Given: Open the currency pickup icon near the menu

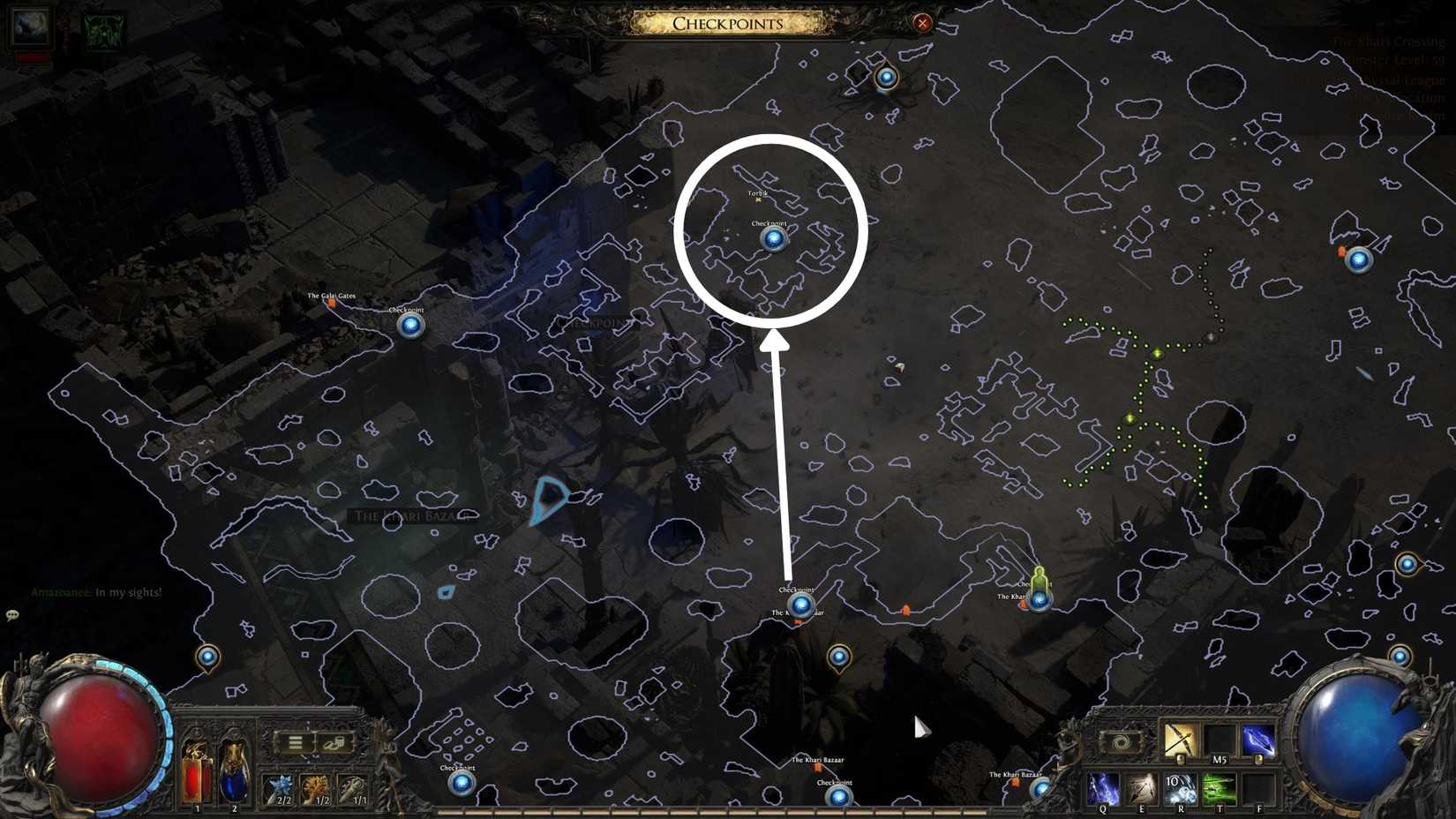Looking at the screenshot, I should tap(333, 744).
